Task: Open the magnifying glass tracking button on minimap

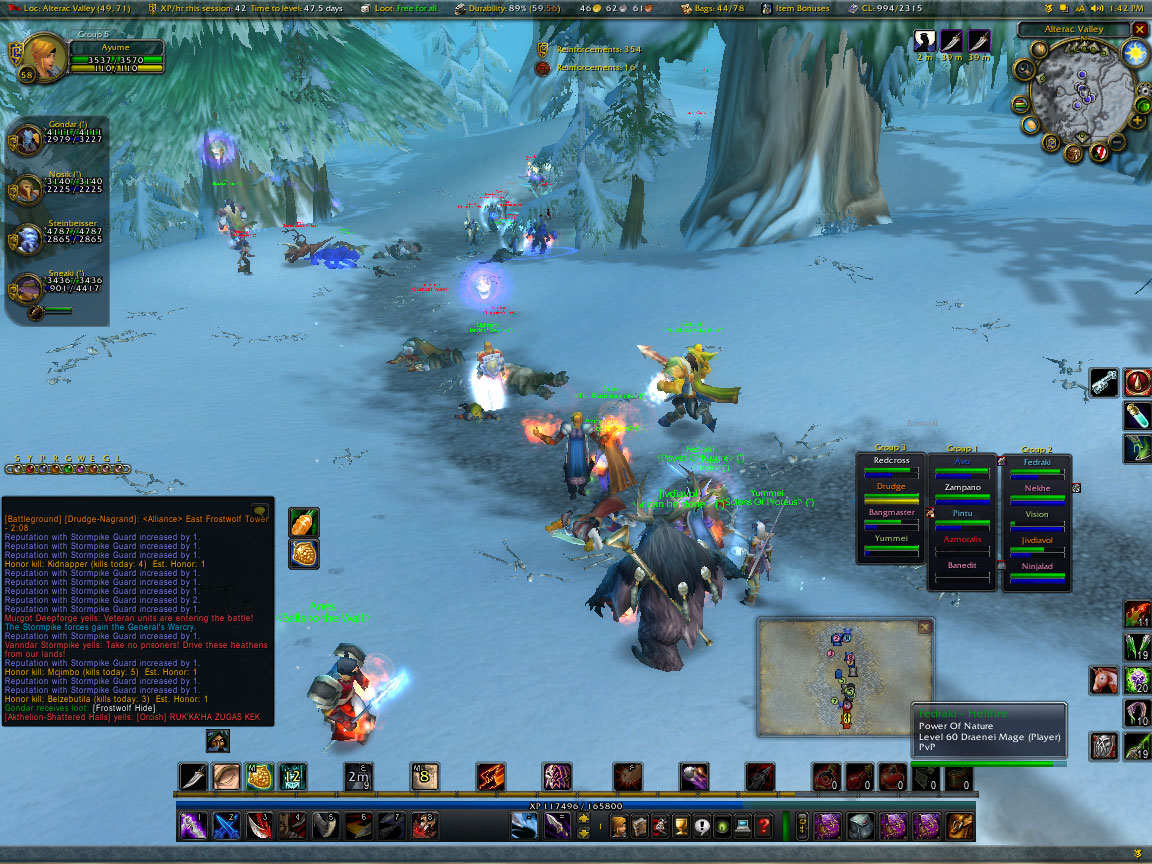Action: (1024, 69)
